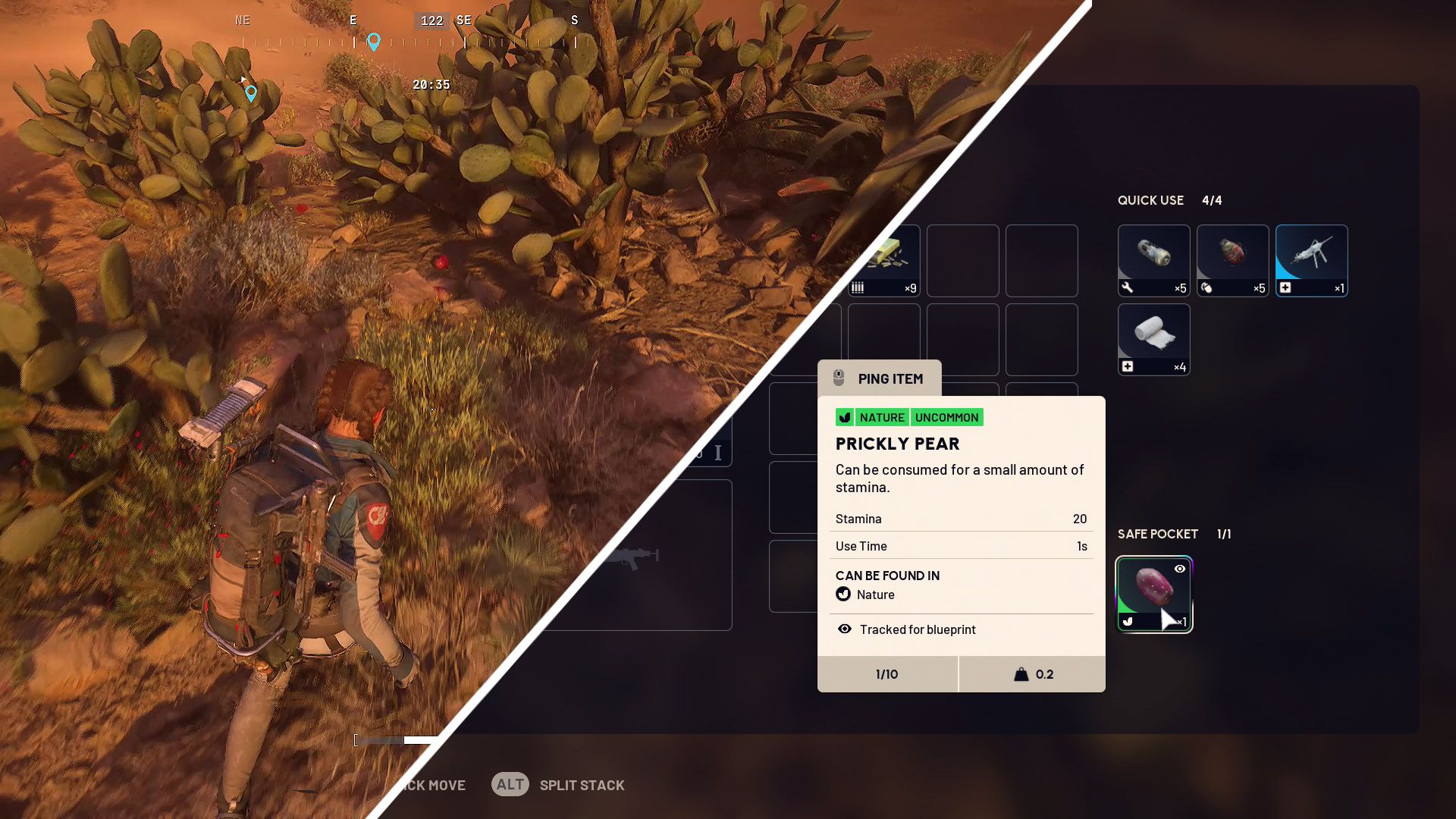Click the blue waypoint marker on the compass
1456x819 pixels.
coord(372,42)
